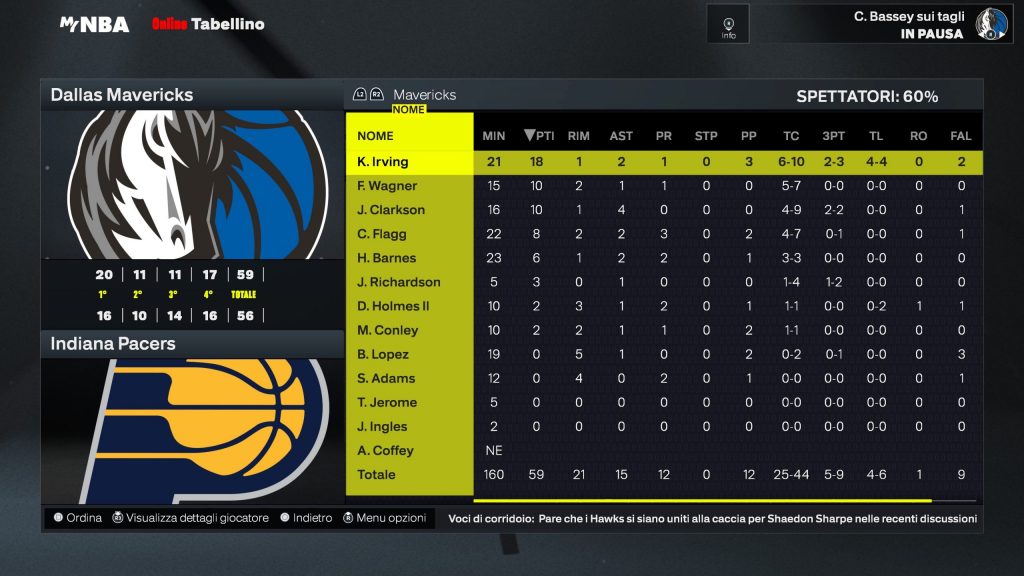This screenshot has width=1024, height=576.
Task: Sort by the AST column header
Action: pos(621,136)
